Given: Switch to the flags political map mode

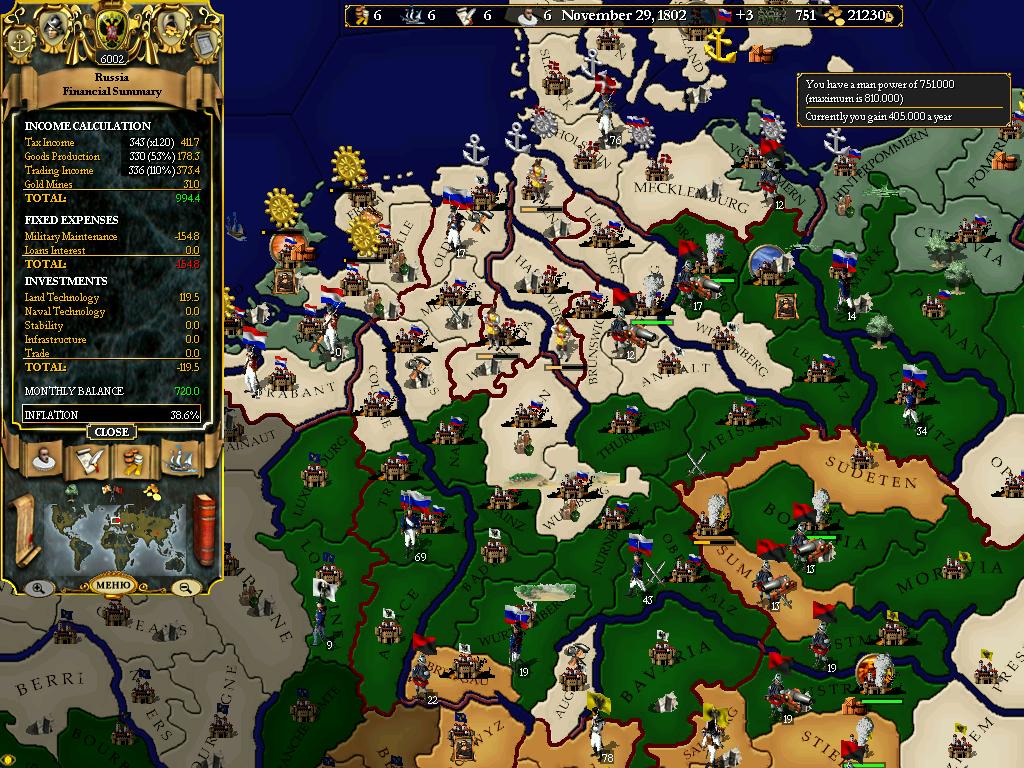Looking at the screenshot, I should [111, 489].
